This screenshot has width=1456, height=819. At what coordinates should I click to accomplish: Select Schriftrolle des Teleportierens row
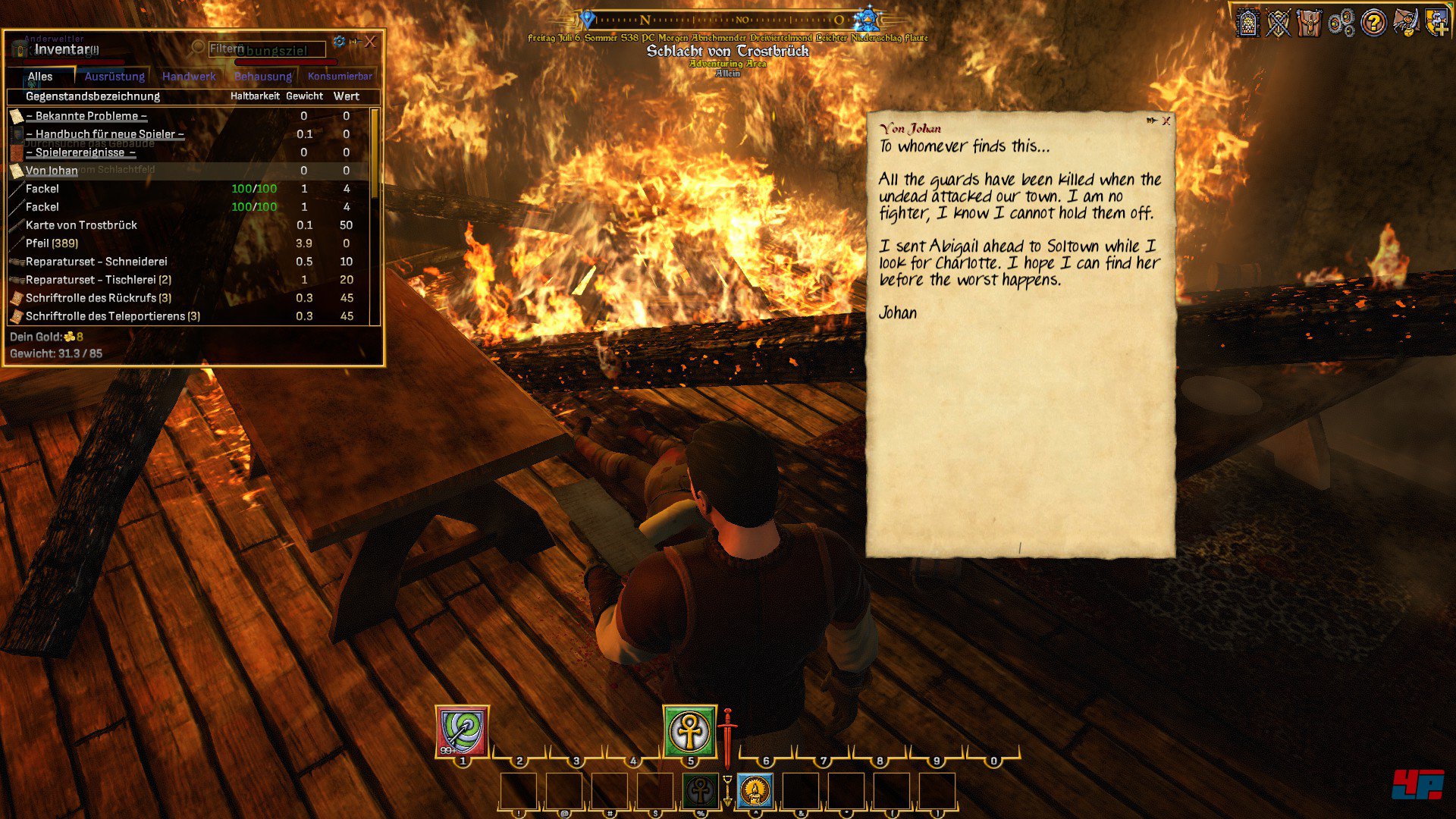pyautogui.click(x=112, y=316)
